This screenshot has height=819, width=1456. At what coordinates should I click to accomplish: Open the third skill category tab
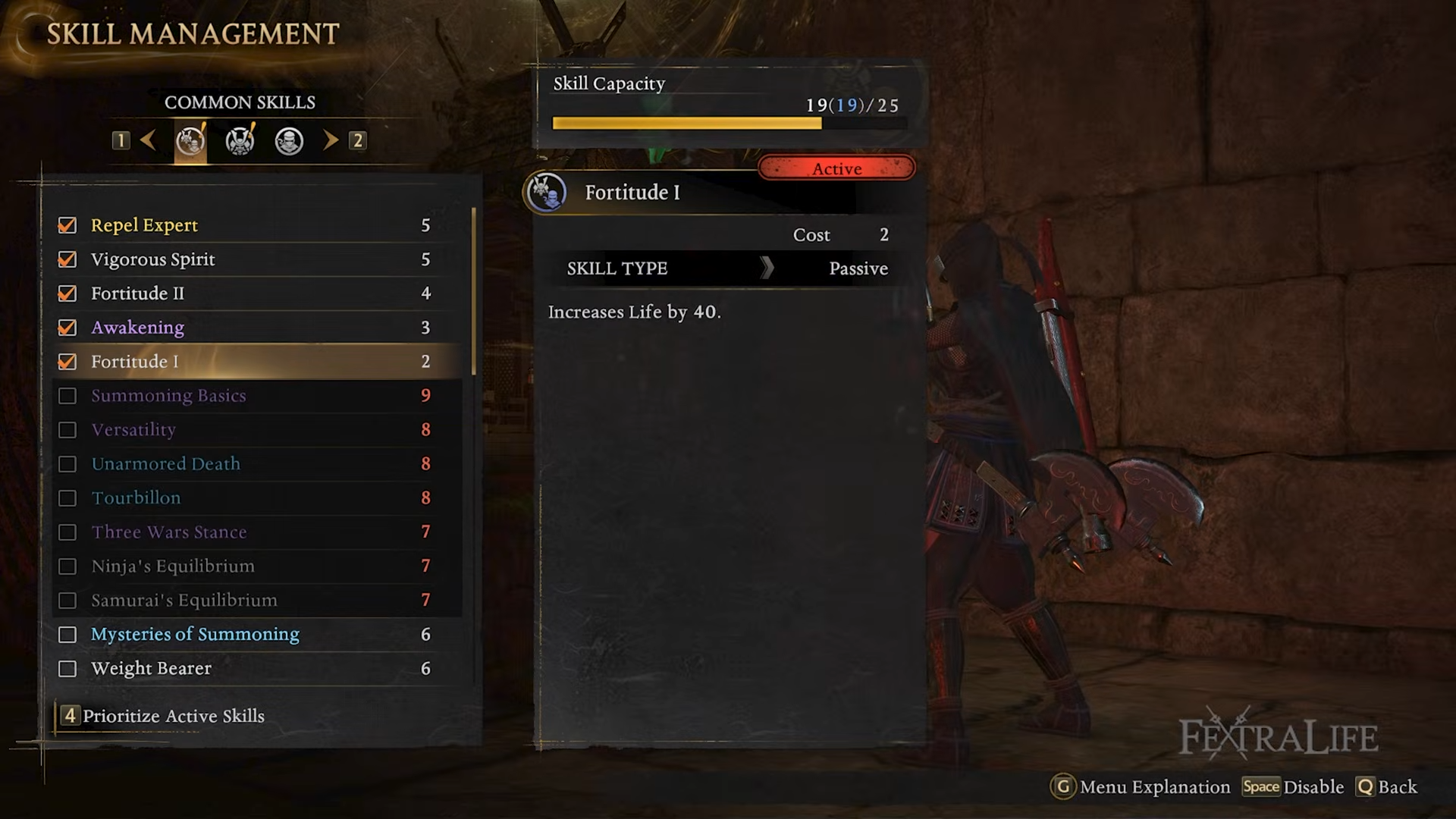point(289,141)
